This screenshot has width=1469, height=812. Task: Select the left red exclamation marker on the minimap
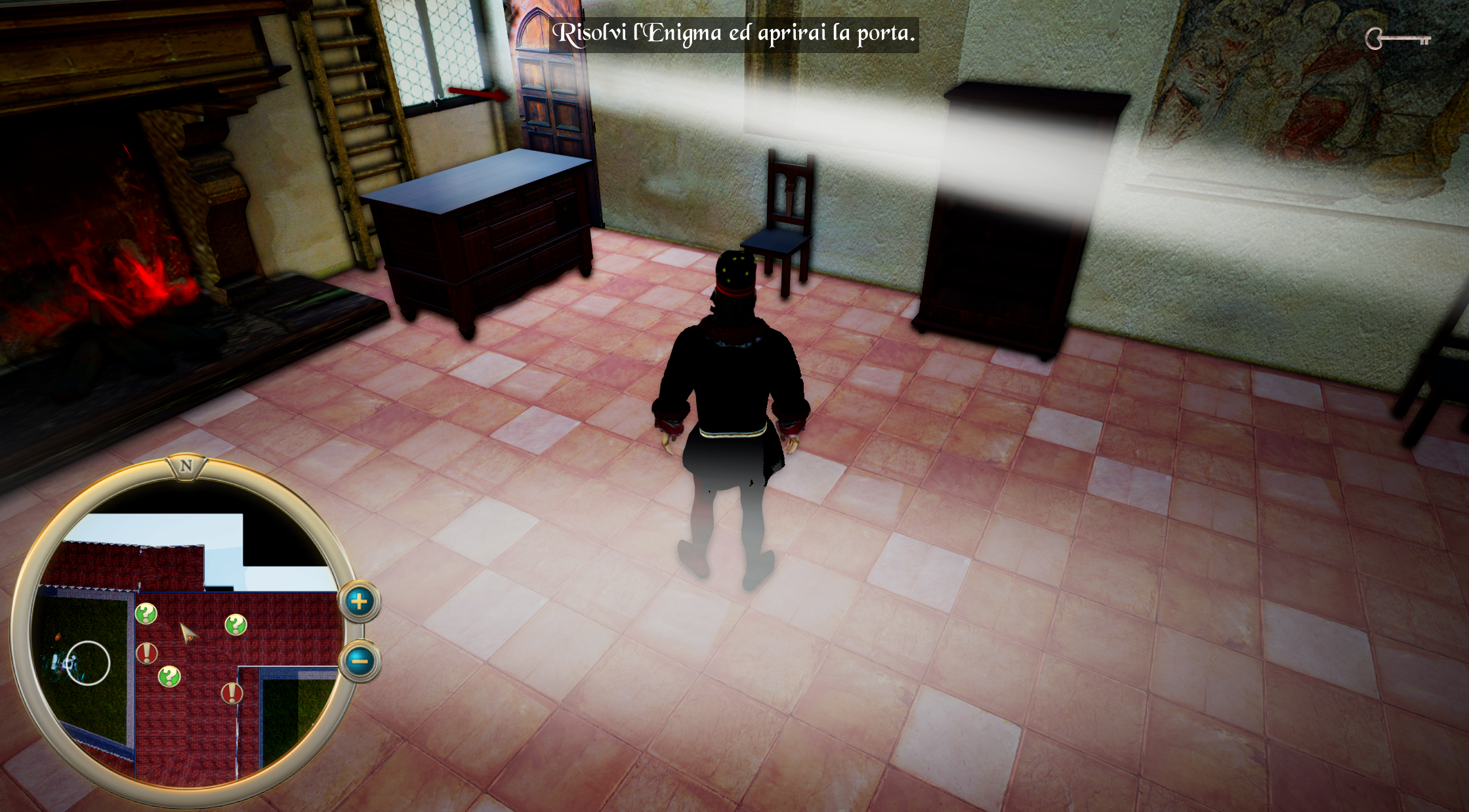coord(146,653)
